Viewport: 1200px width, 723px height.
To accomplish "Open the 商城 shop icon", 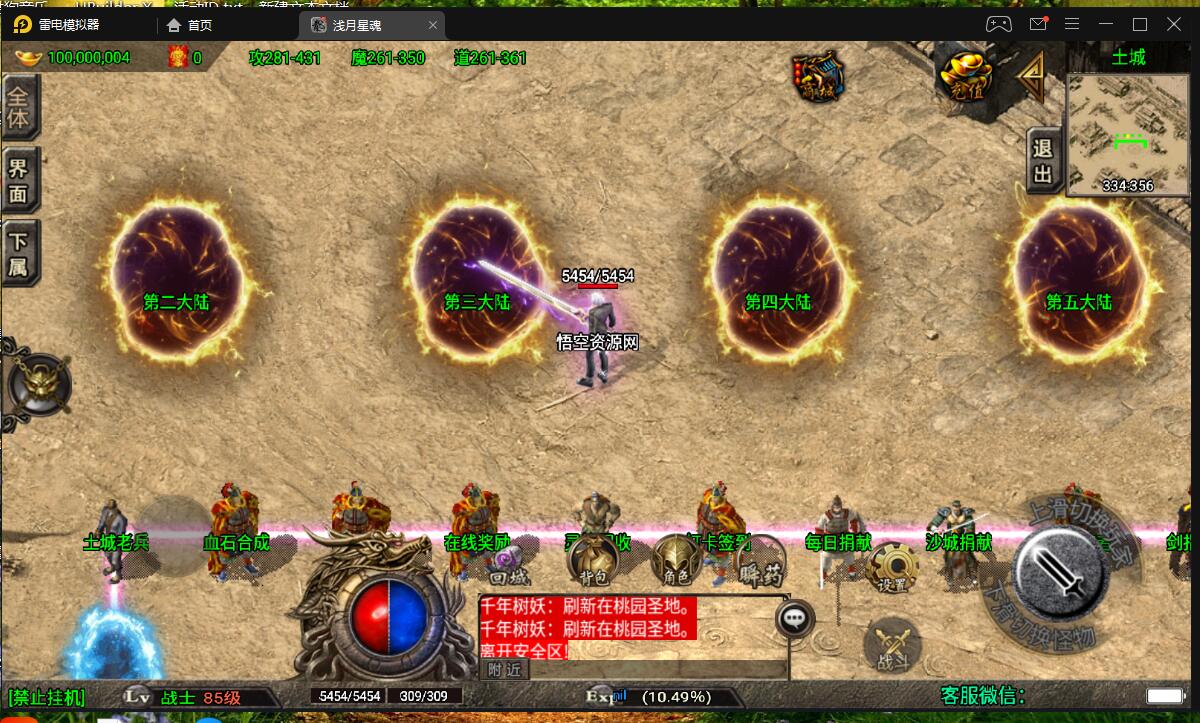I will [x=817, y=76].
